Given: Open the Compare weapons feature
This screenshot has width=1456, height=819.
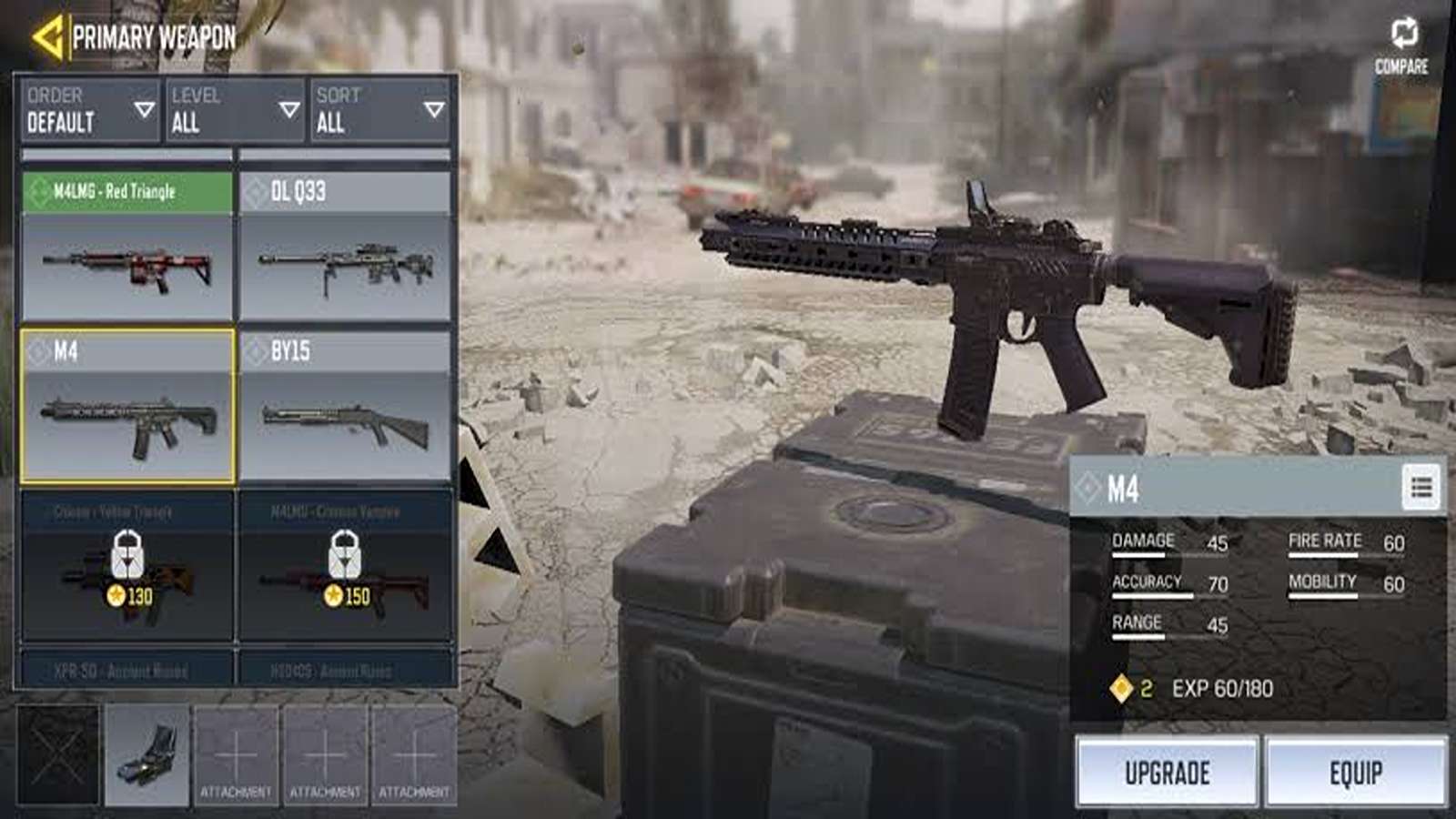Looking at the screenshot, I should tap(1401, 45).
